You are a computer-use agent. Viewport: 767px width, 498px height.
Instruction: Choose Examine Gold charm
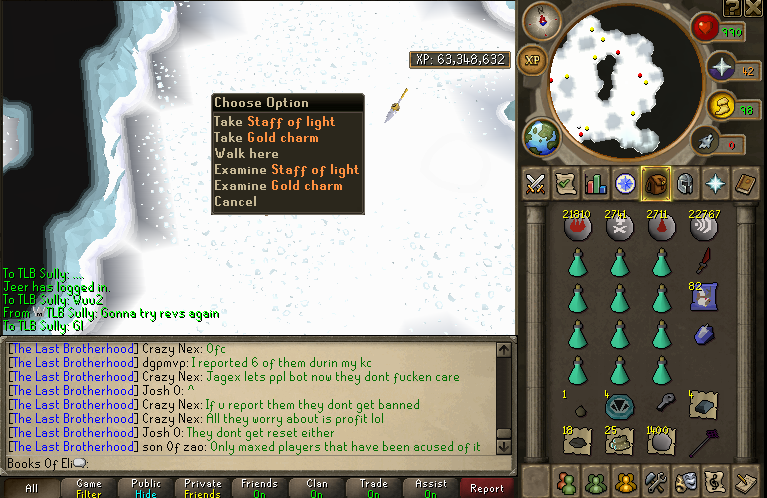tap(278, 185)
